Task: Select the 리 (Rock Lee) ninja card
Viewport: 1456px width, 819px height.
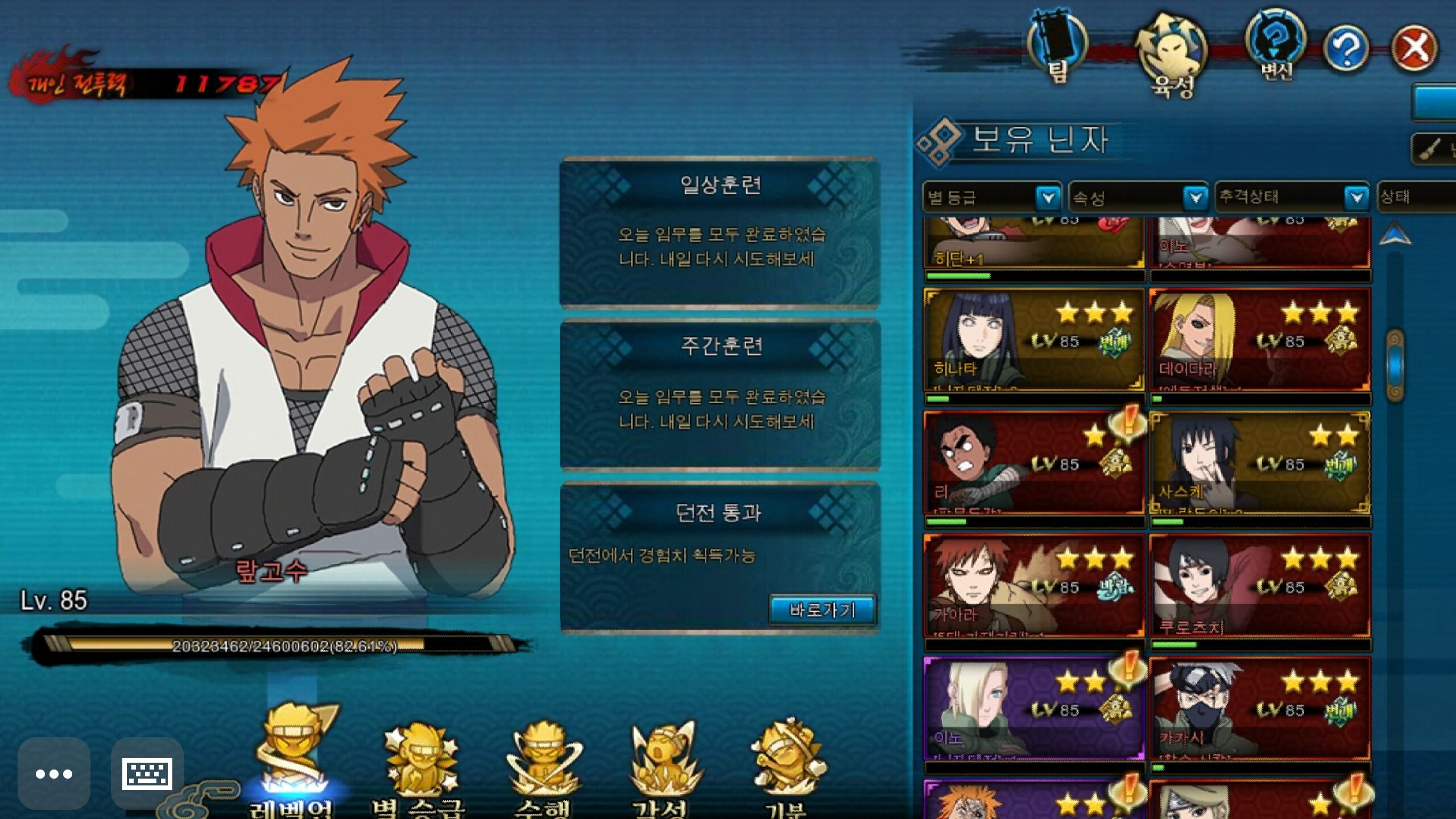Action: pos(1033,462)
